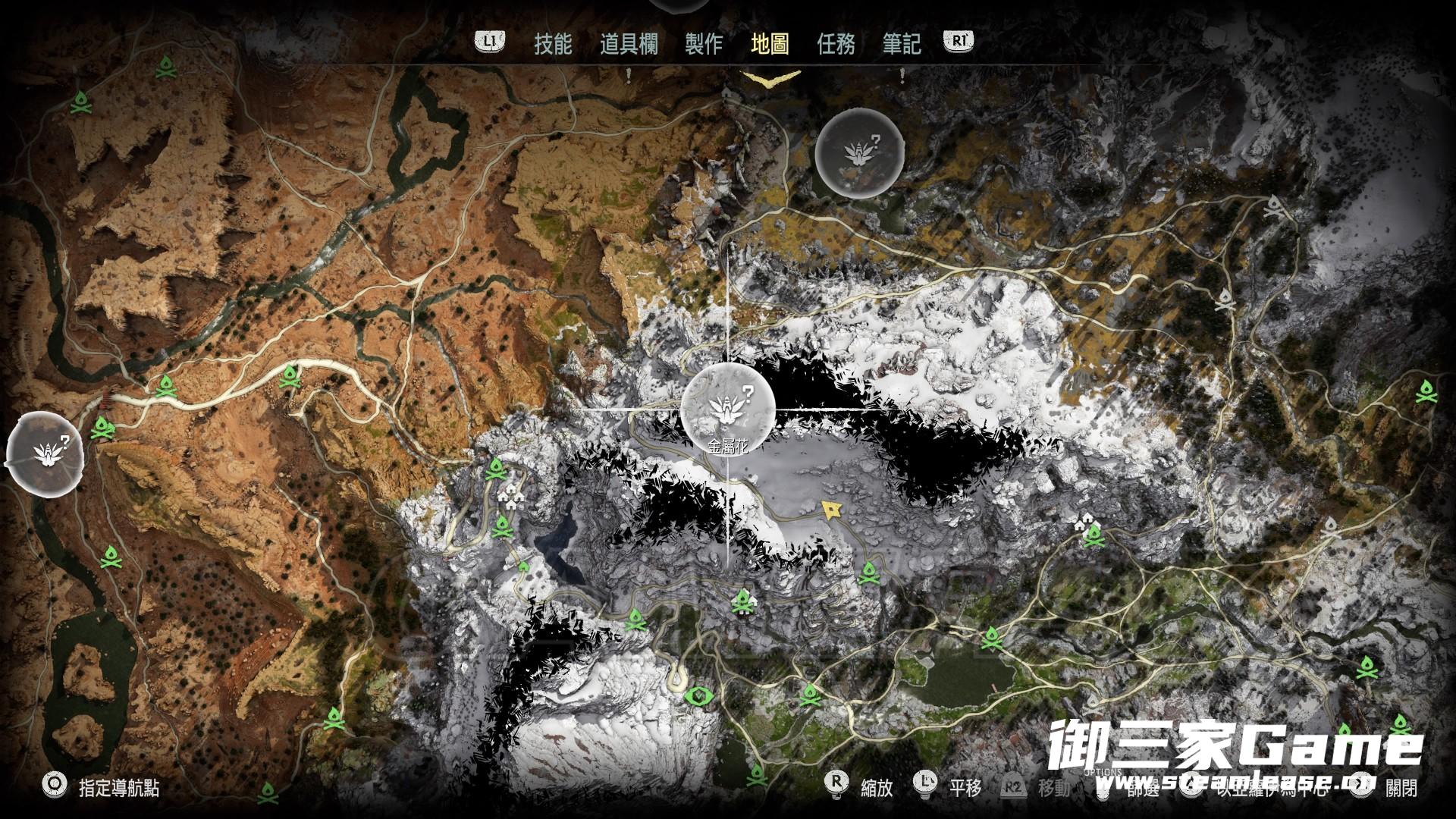Pick the metal flower marker in the yellow grassland
This screenshot has height=819, width=1456.
859,152
